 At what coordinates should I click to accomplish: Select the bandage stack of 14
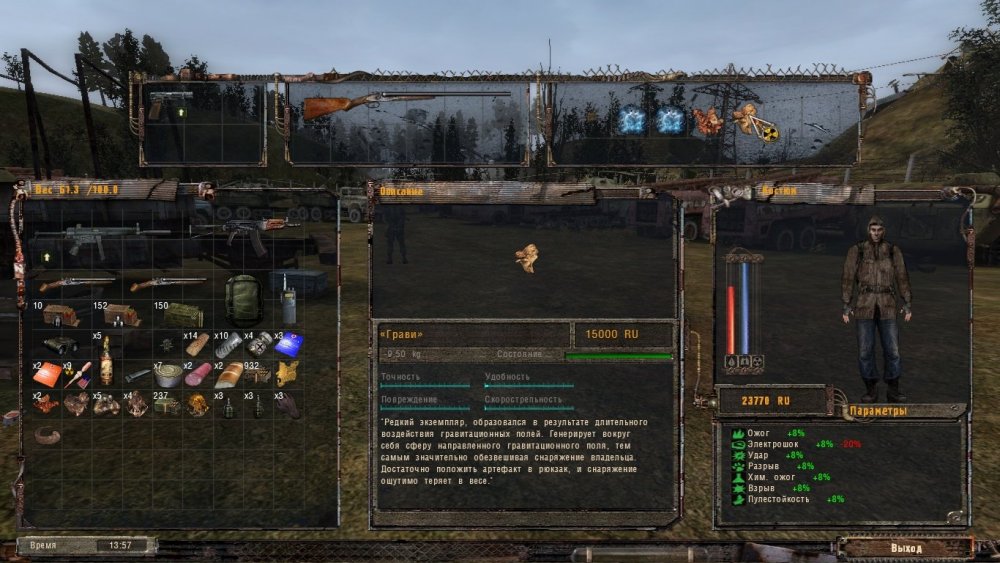pos(197,345)
